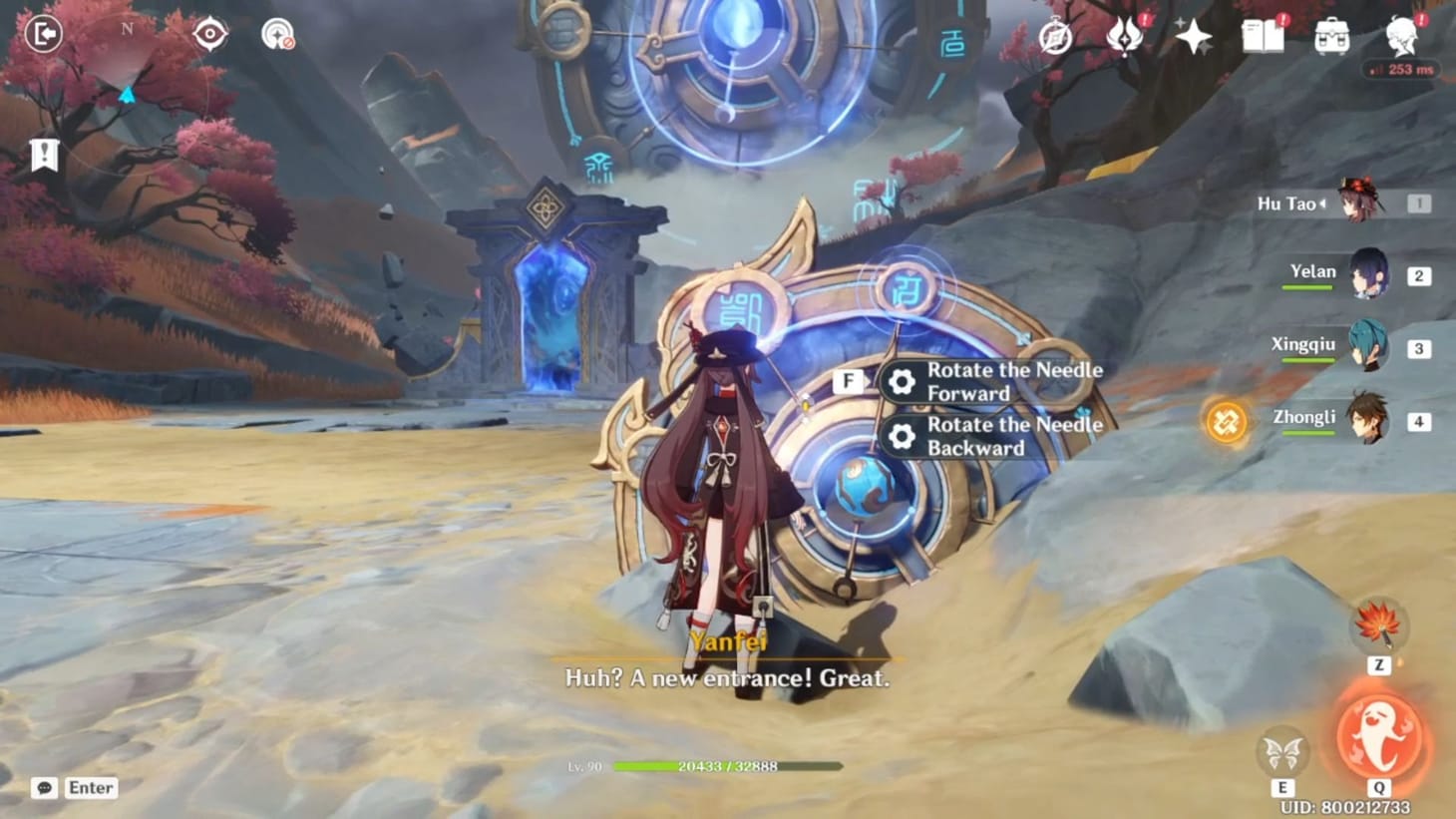Select Rotate the Needle Forward
This screenshot has width=1456, height=819.
click(x=995, y=381)
